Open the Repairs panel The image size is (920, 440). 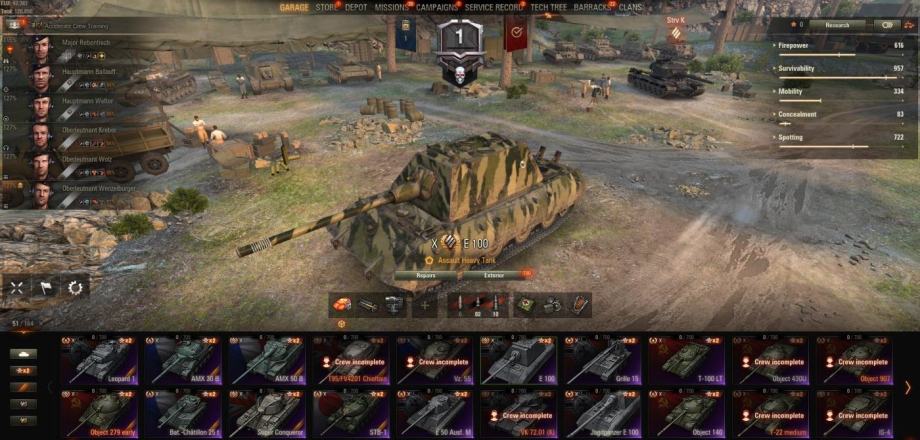426,273
